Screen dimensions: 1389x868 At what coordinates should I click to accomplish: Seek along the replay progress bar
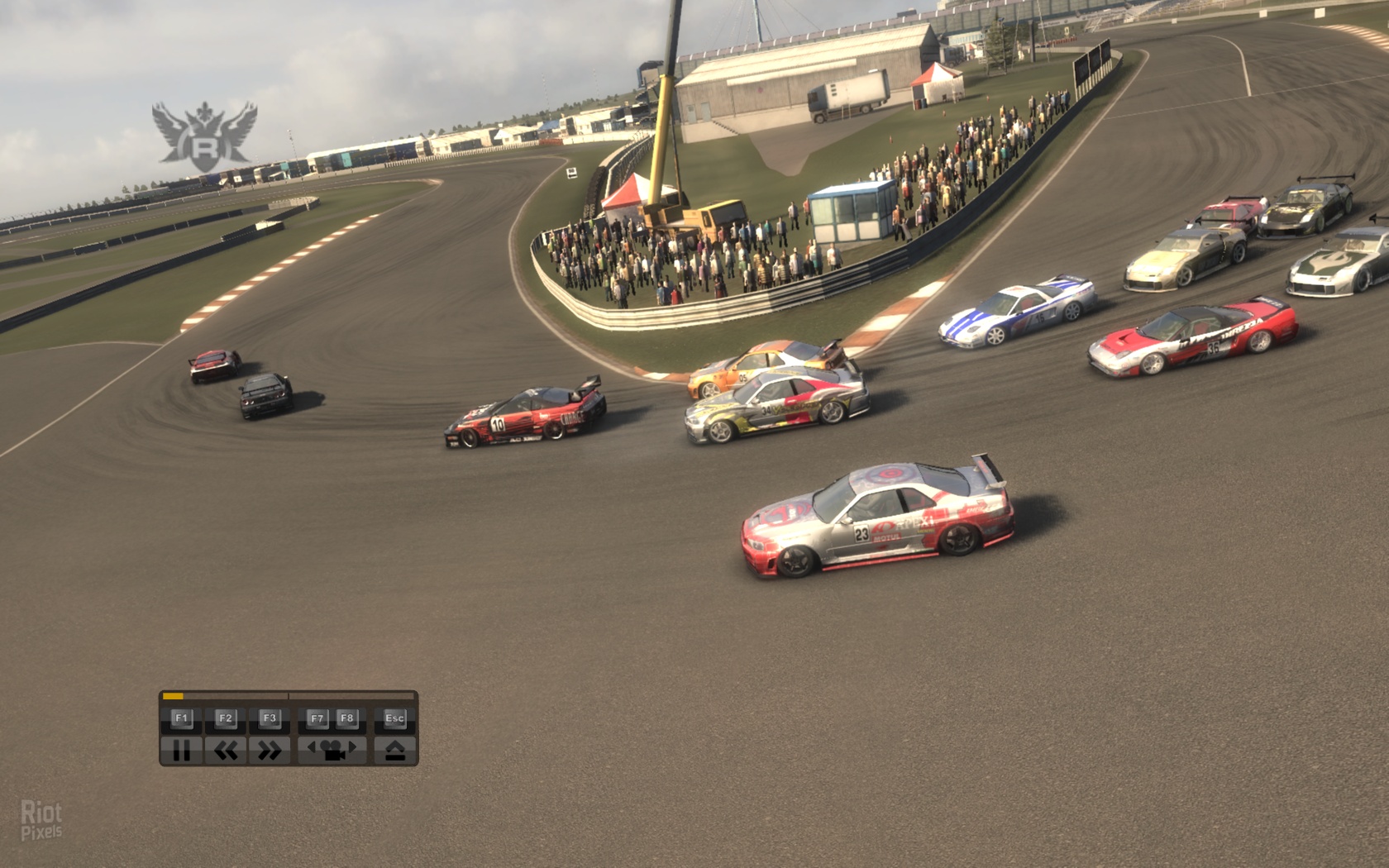[x=289, y=696]
